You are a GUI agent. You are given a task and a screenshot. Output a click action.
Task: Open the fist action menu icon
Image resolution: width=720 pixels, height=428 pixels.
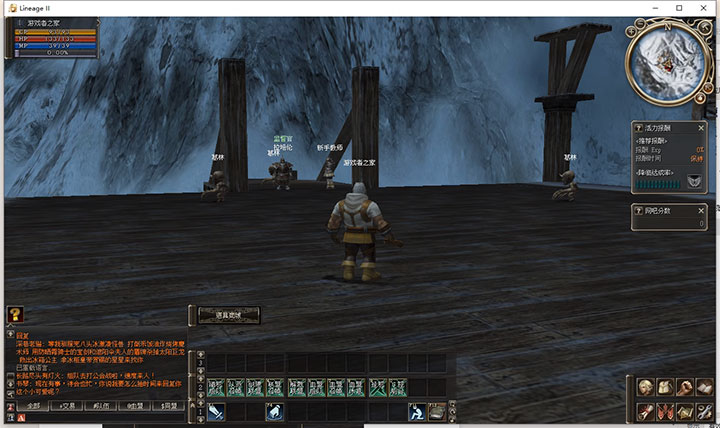click(x=686, y=388)
